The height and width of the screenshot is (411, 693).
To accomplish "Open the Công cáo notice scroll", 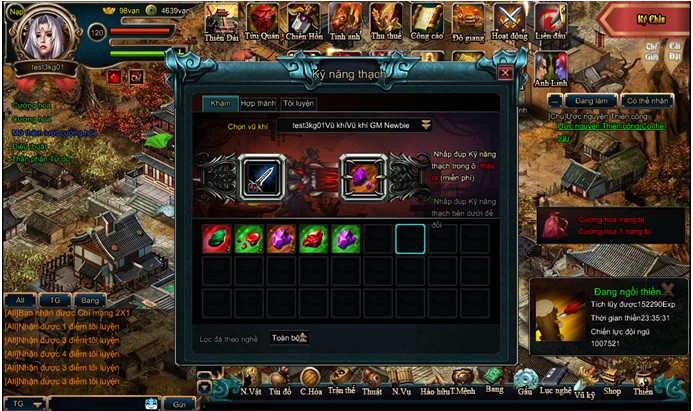I will 427,20.
